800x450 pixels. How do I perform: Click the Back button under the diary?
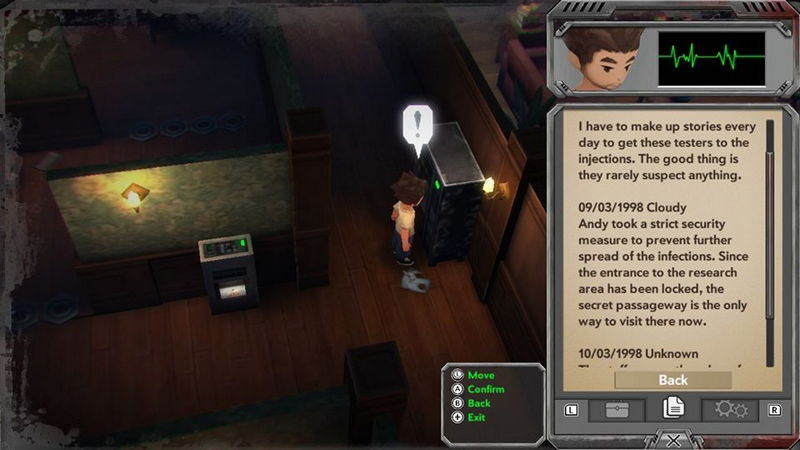click(673, 380)
